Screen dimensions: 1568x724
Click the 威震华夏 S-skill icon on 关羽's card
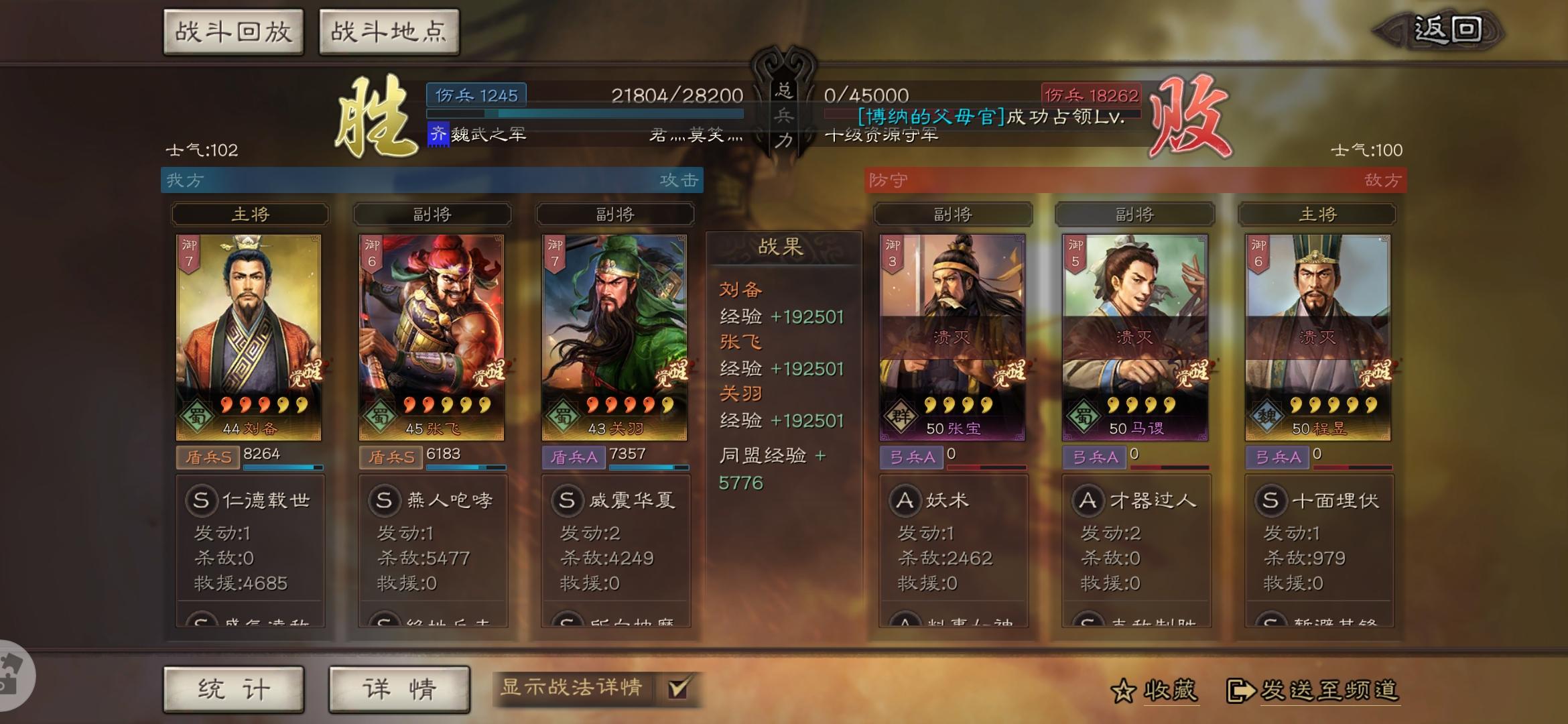566,499
